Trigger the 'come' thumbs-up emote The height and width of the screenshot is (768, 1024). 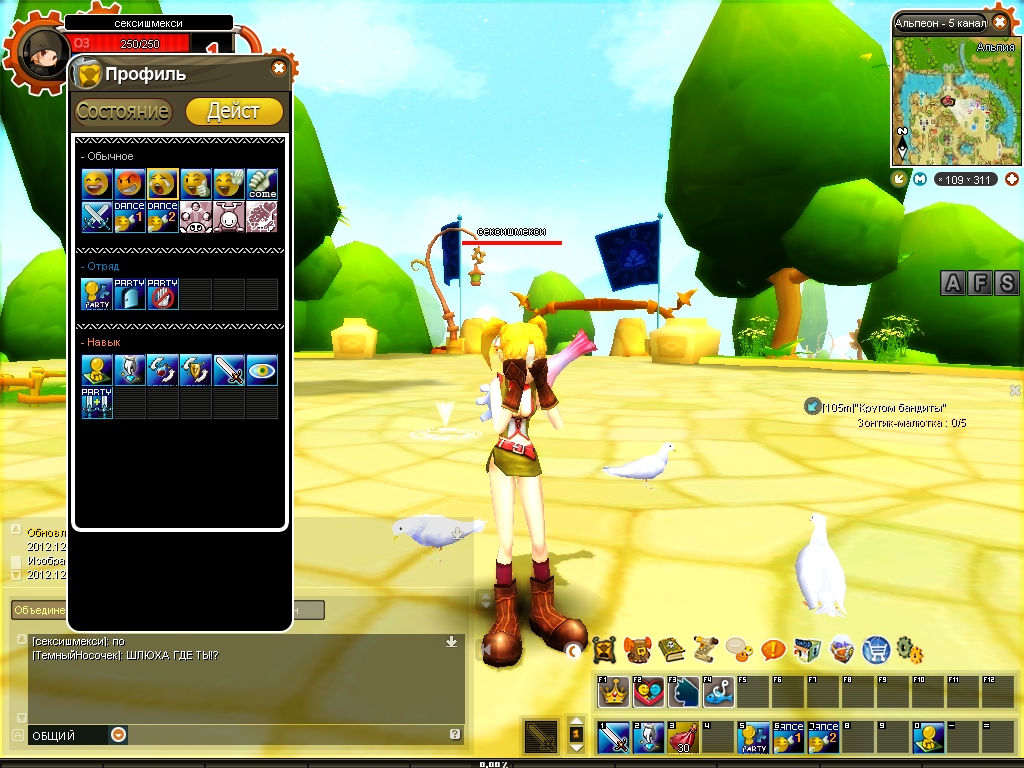click(x=261, y=184)
